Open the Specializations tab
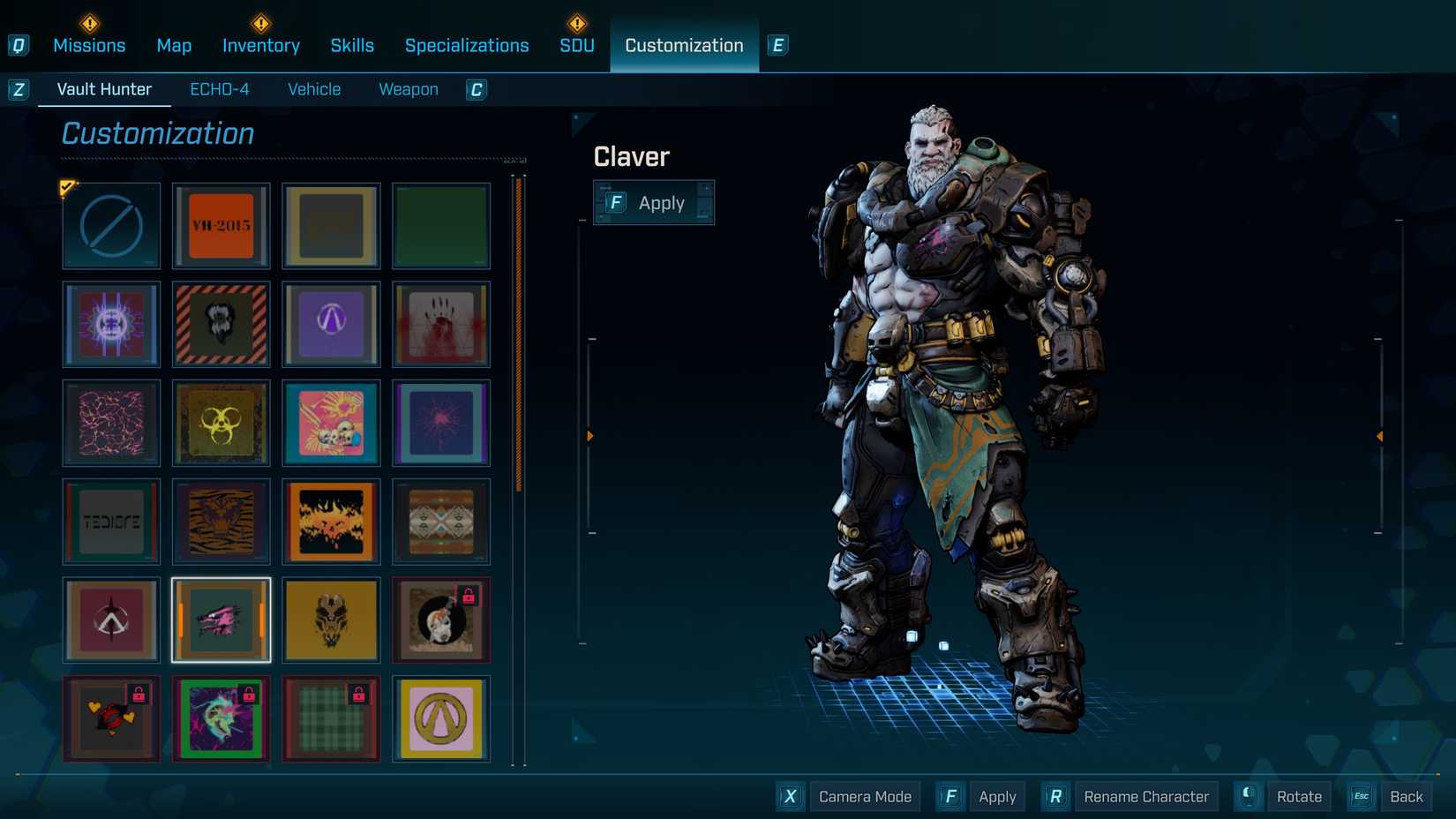 tap(467, 45)
